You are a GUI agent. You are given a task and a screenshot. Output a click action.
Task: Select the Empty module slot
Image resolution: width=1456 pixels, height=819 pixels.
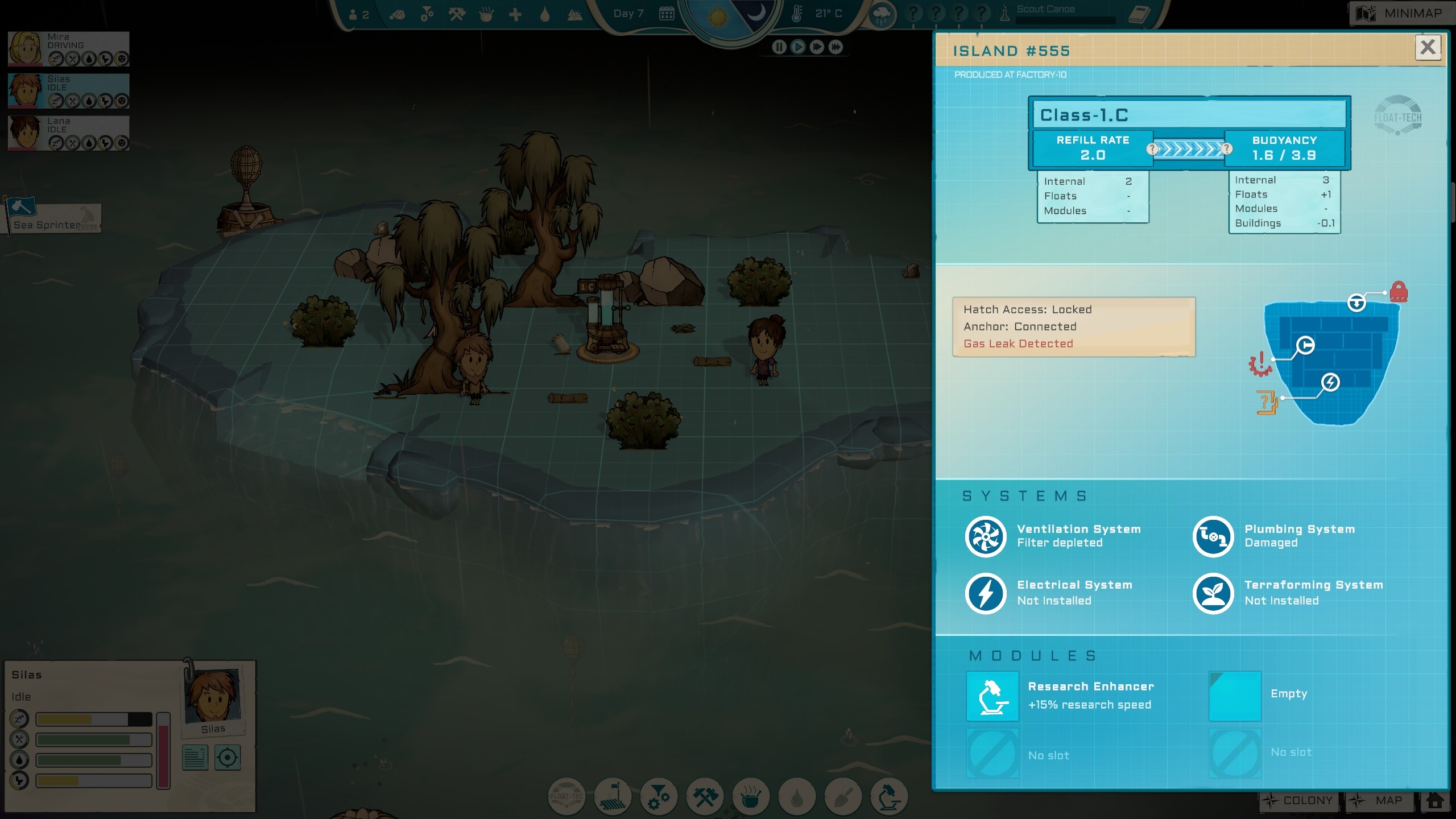[1235, 696]
